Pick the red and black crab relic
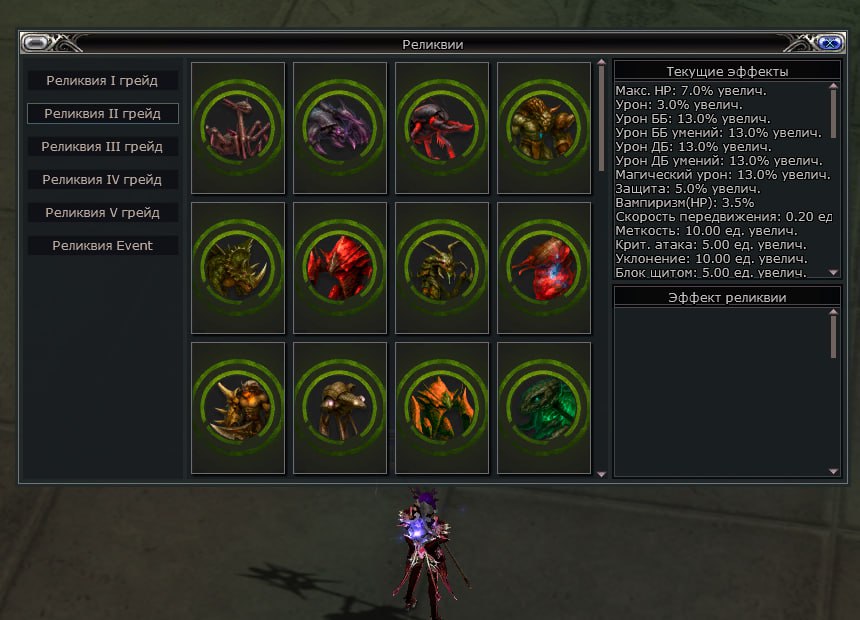 [x=442, y=127]
